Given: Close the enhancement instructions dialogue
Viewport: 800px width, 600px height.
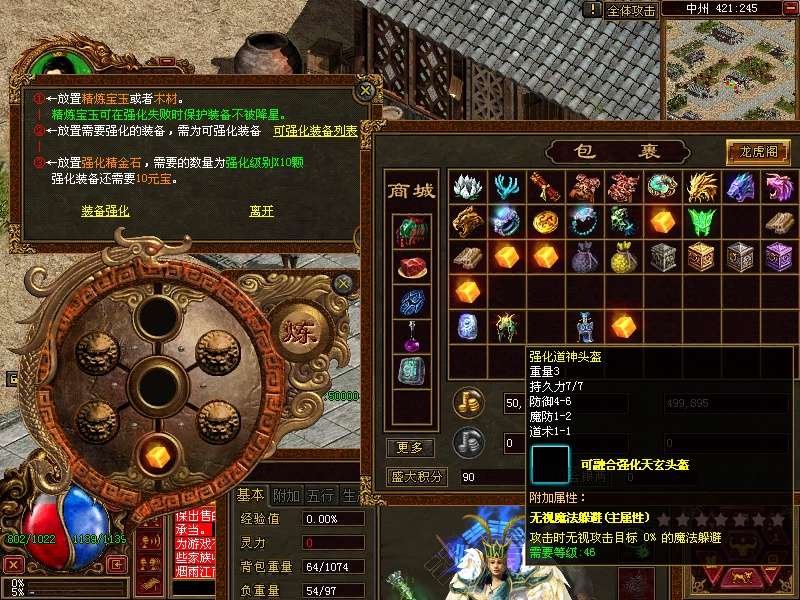Looking at the screenshot, I should (x=366, y=90).
